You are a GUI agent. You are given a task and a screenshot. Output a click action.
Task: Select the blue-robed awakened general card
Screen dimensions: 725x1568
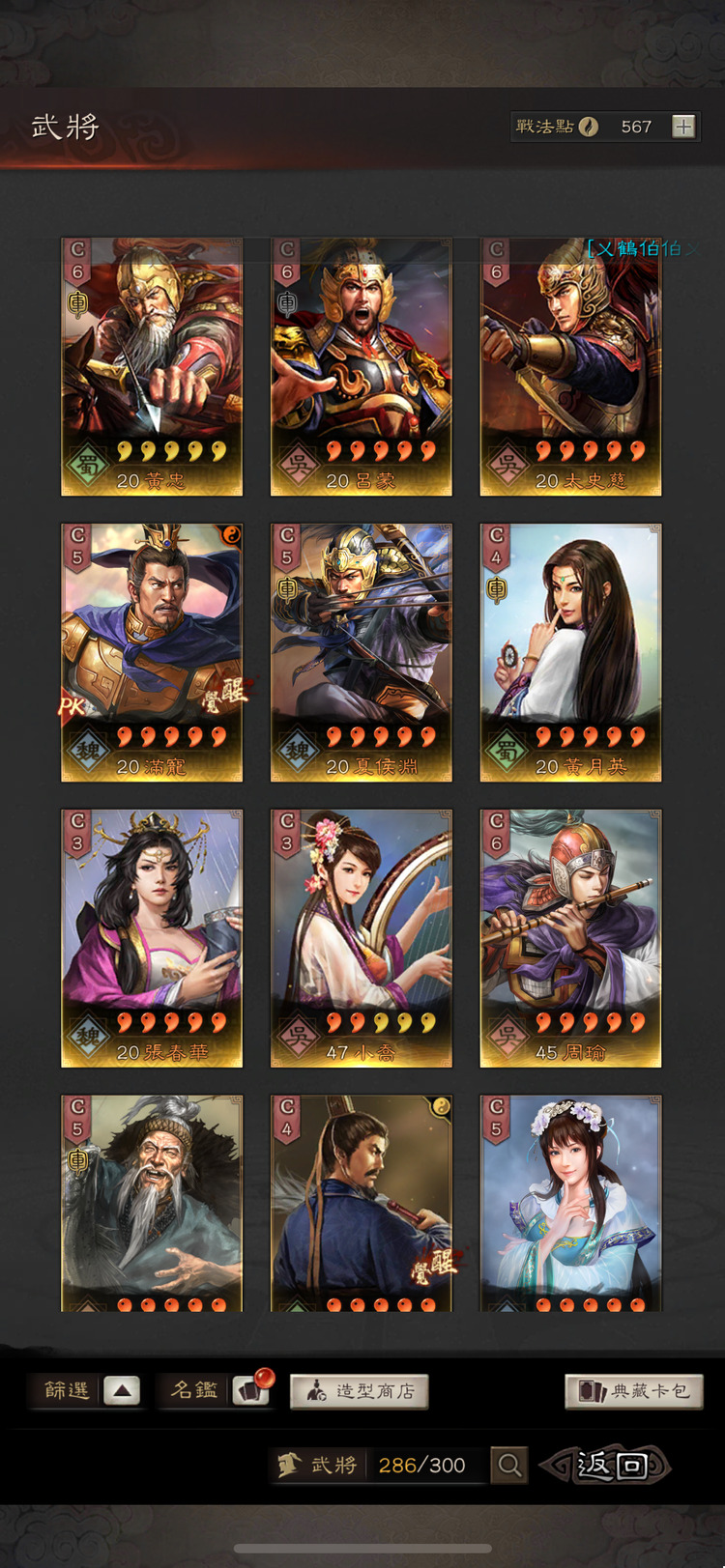(x=362, y=1203)
